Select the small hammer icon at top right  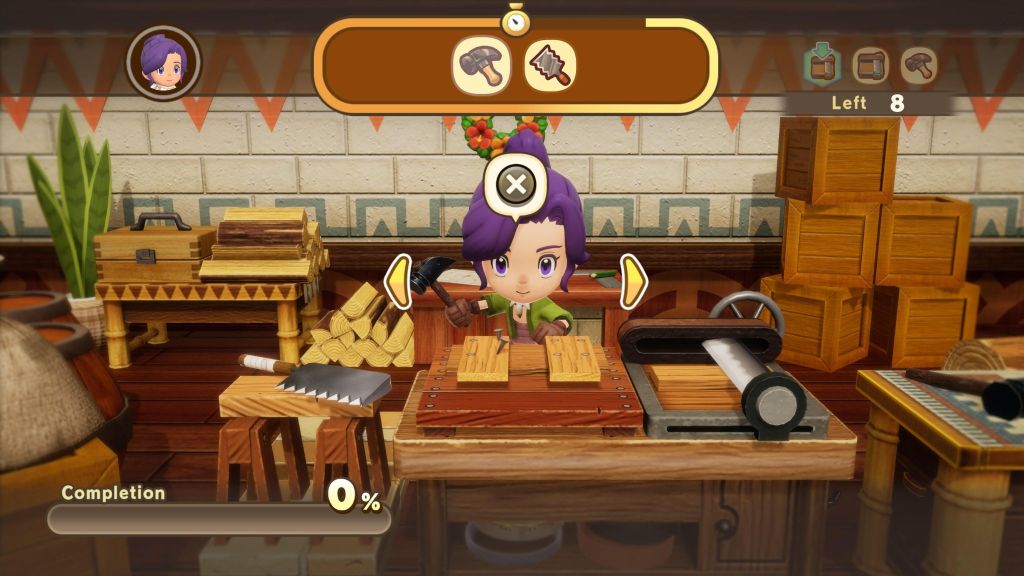[x=918, y=65]
